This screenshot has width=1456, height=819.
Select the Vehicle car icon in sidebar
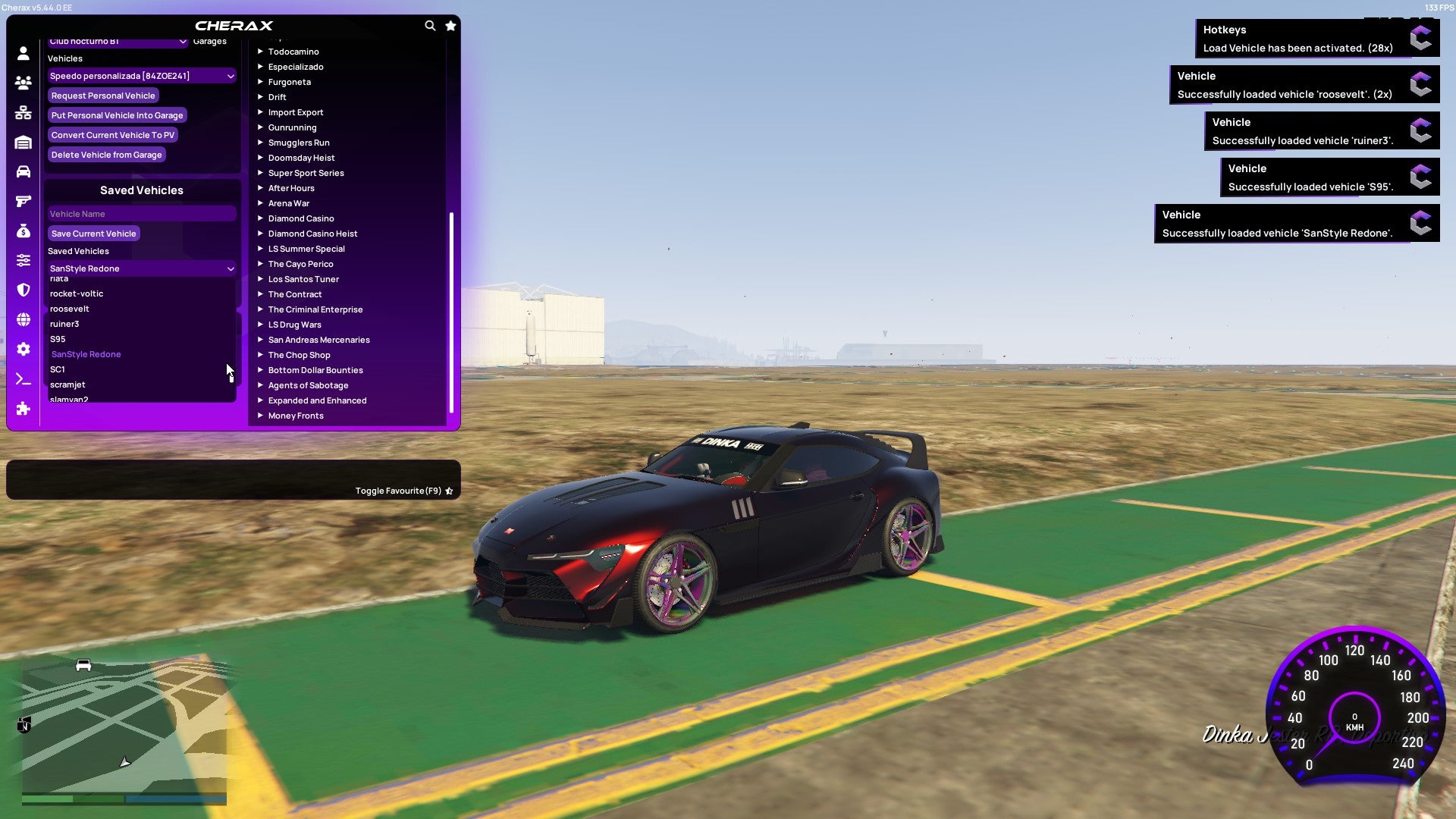click(23, 172)
